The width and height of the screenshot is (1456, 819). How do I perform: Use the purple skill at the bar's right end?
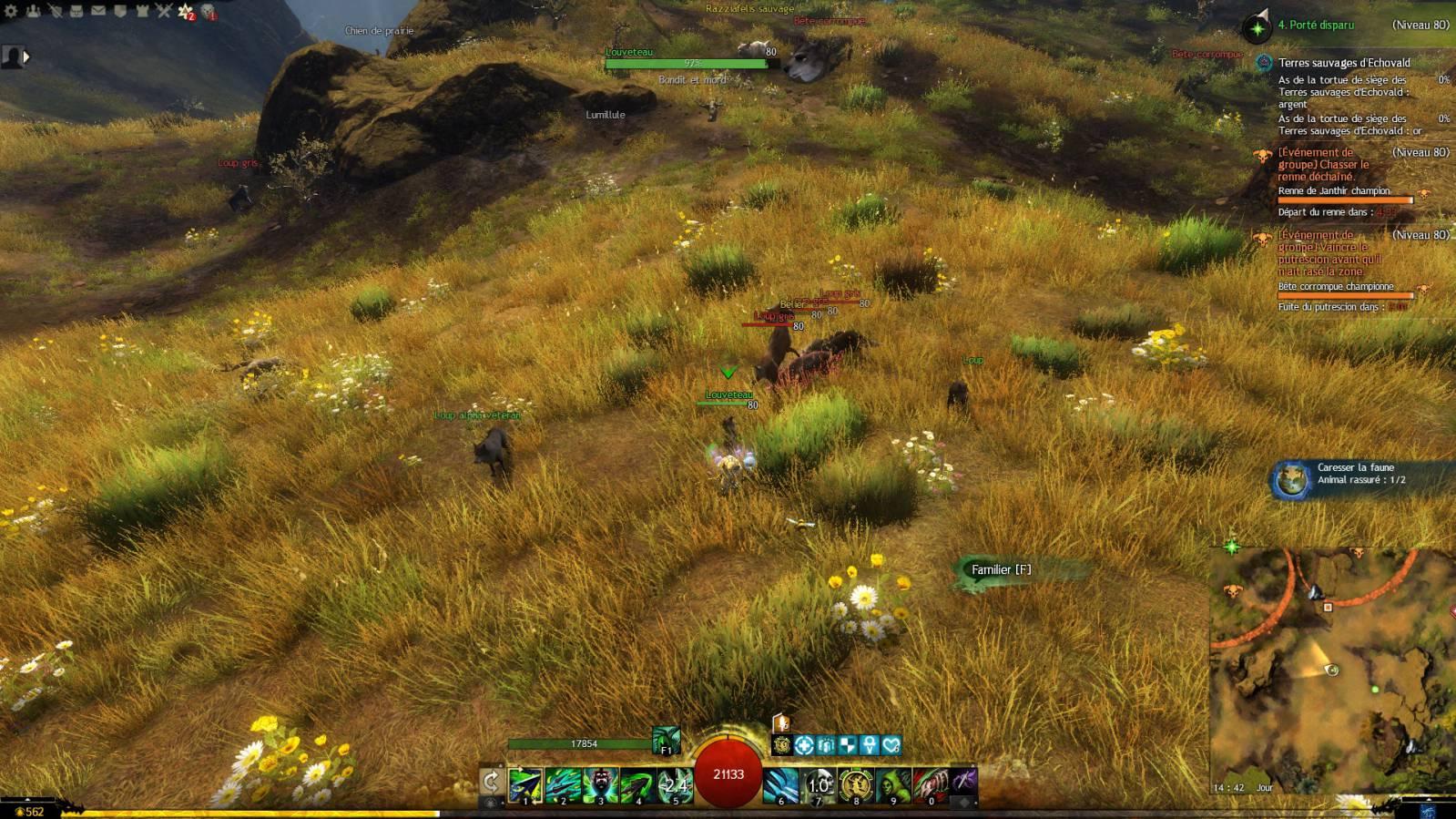(x=964, y=780)
